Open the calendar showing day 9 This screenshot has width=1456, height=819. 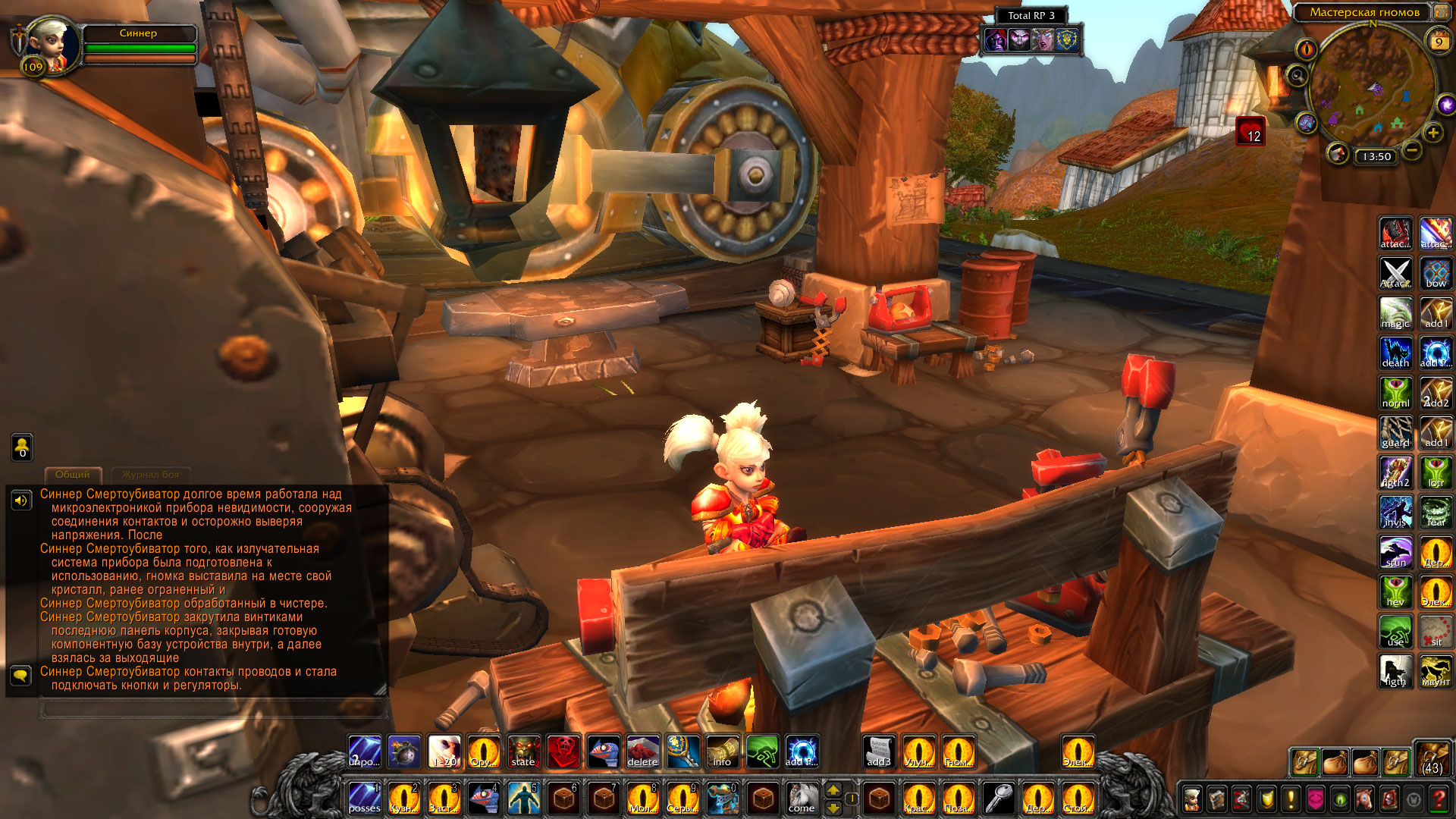pyautogui.click(x=1438, y=42)
